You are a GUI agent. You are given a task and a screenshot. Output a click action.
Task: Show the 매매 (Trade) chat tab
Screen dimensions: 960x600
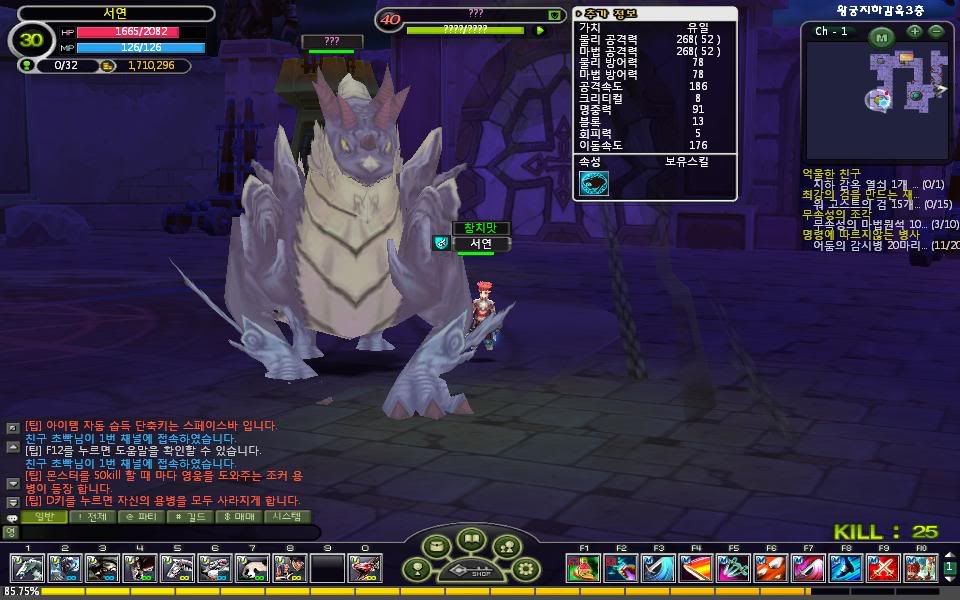[x=238, y=517]
